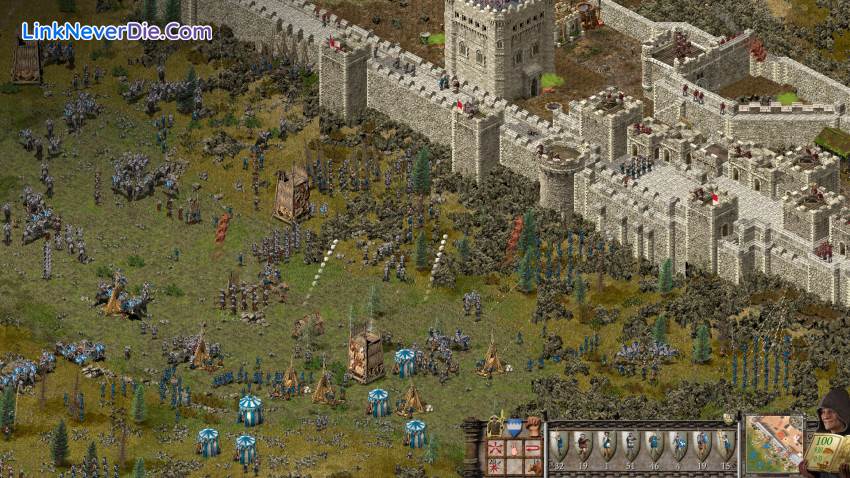Viewport: 850px width, 478px height.
Task: Choose the unit shield with count 51
Action: (630, 444)
